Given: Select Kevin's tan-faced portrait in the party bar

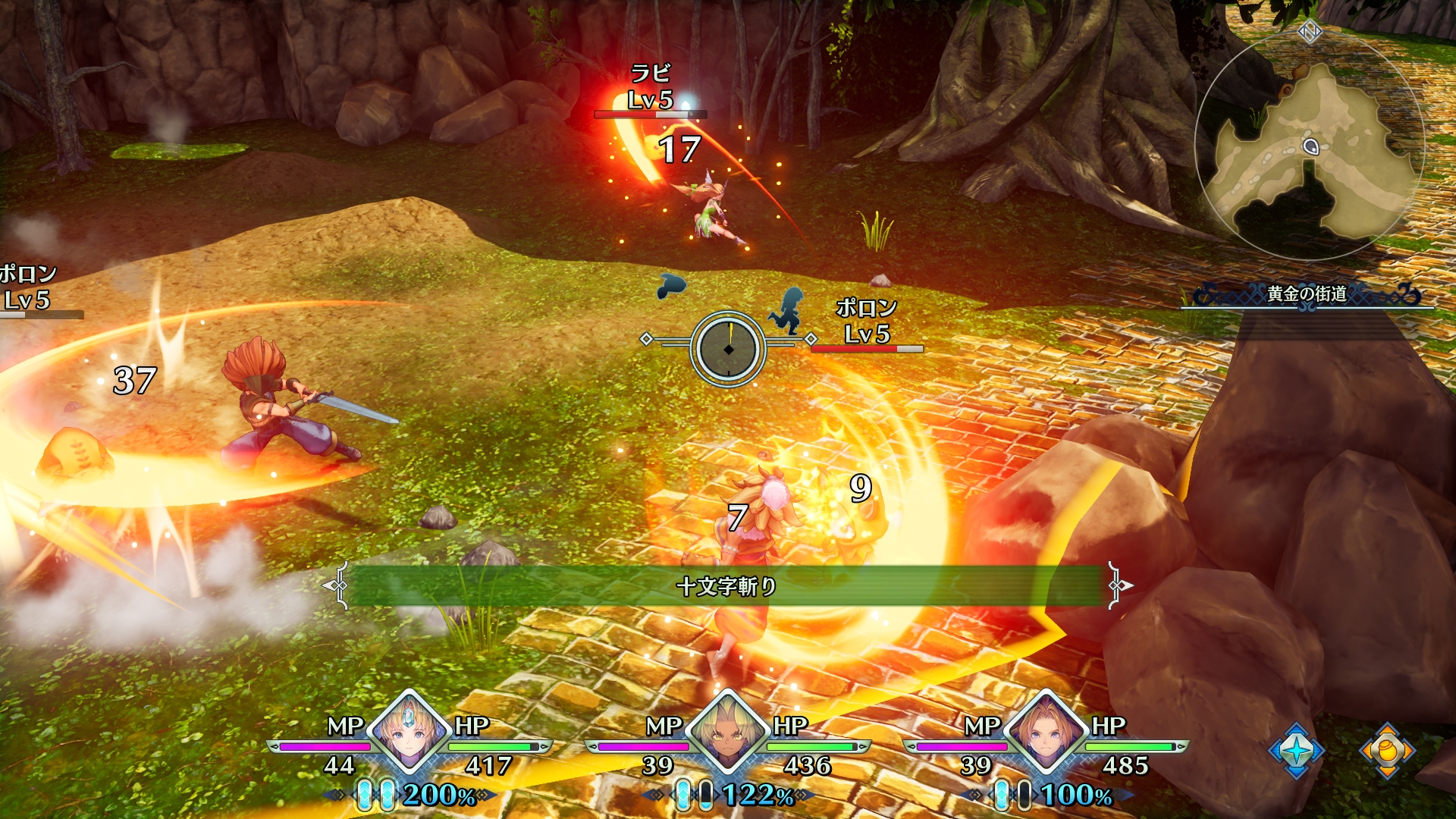Looking at the screenshot, I should (x=728, y=733).
